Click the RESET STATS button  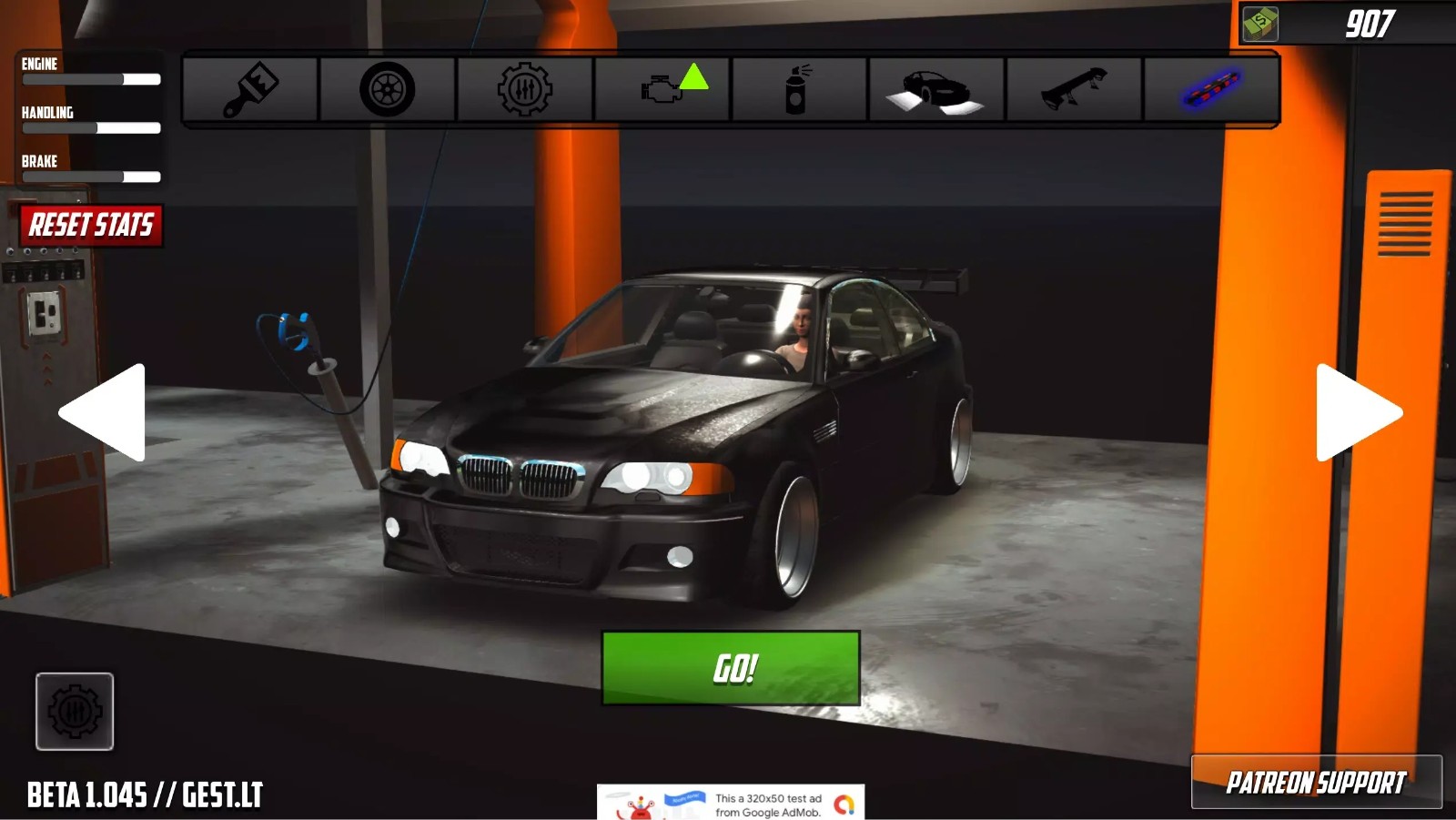[89, 226]
